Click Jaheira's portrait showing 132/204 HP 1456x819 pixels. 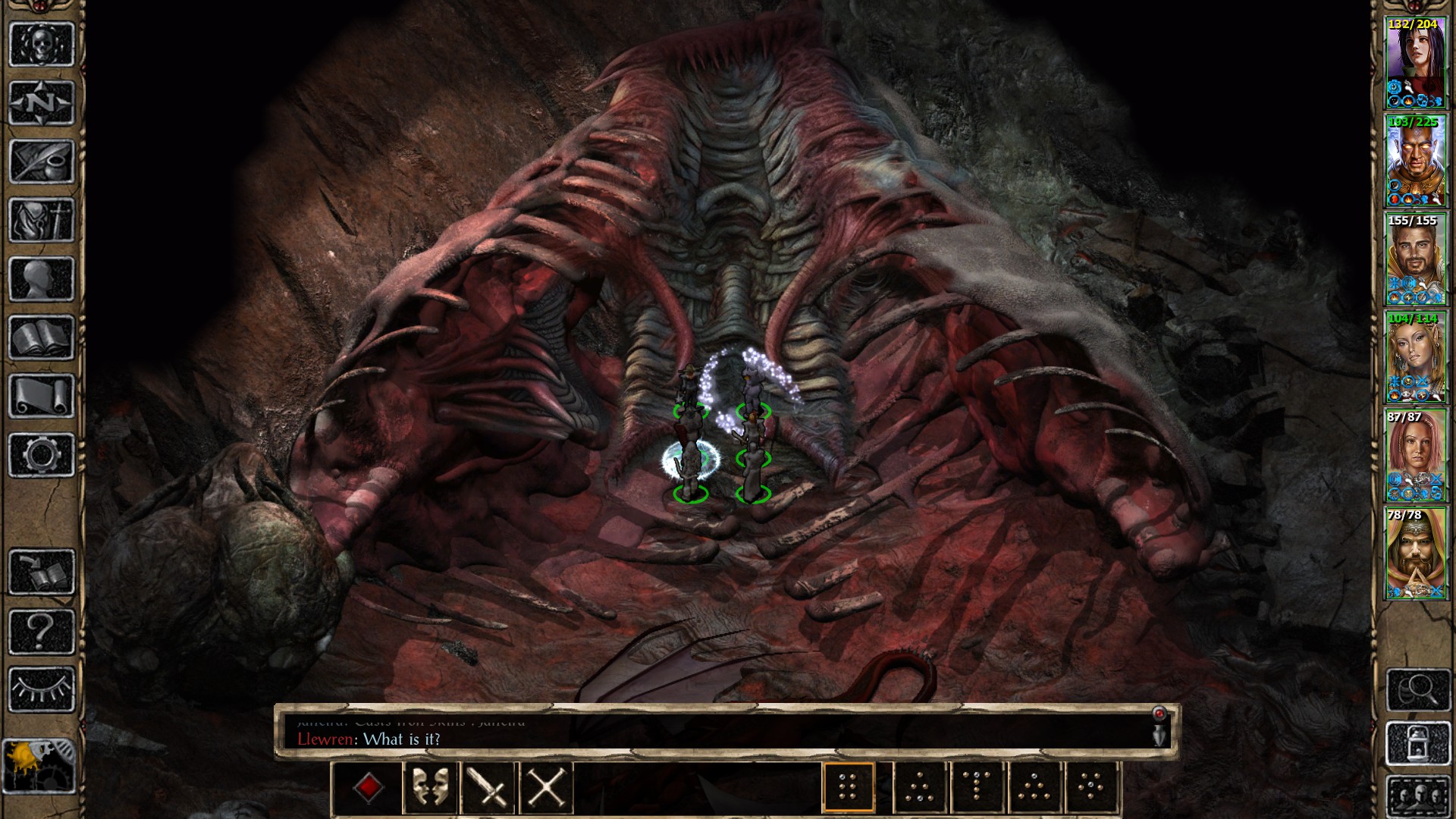pyautogui.click(x=1417, y=61)
